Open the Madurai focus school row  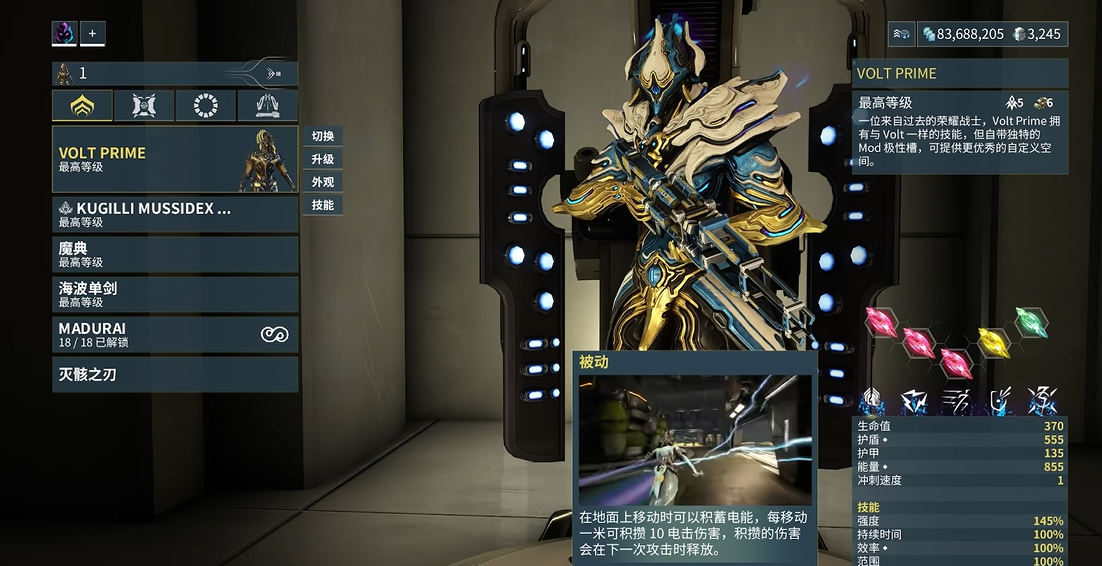pos(175,334)
